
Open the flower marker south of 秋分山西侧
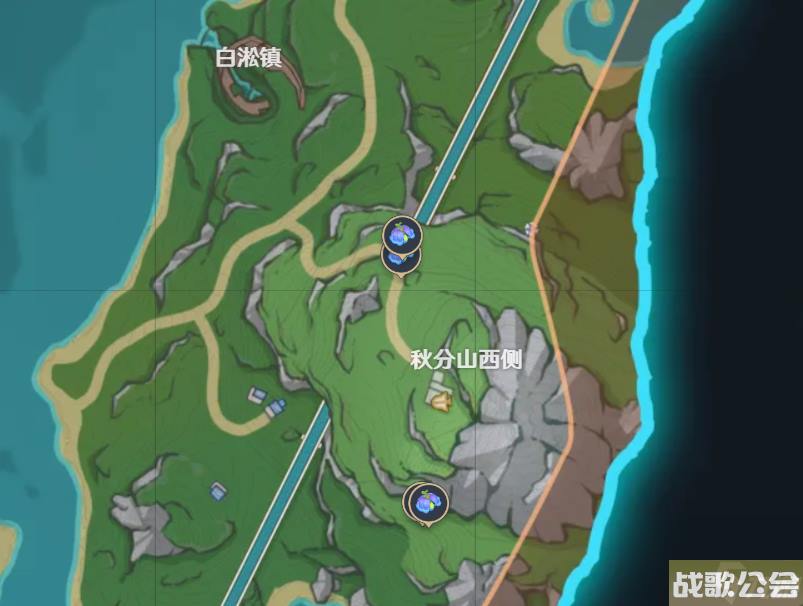coord(428,502)
